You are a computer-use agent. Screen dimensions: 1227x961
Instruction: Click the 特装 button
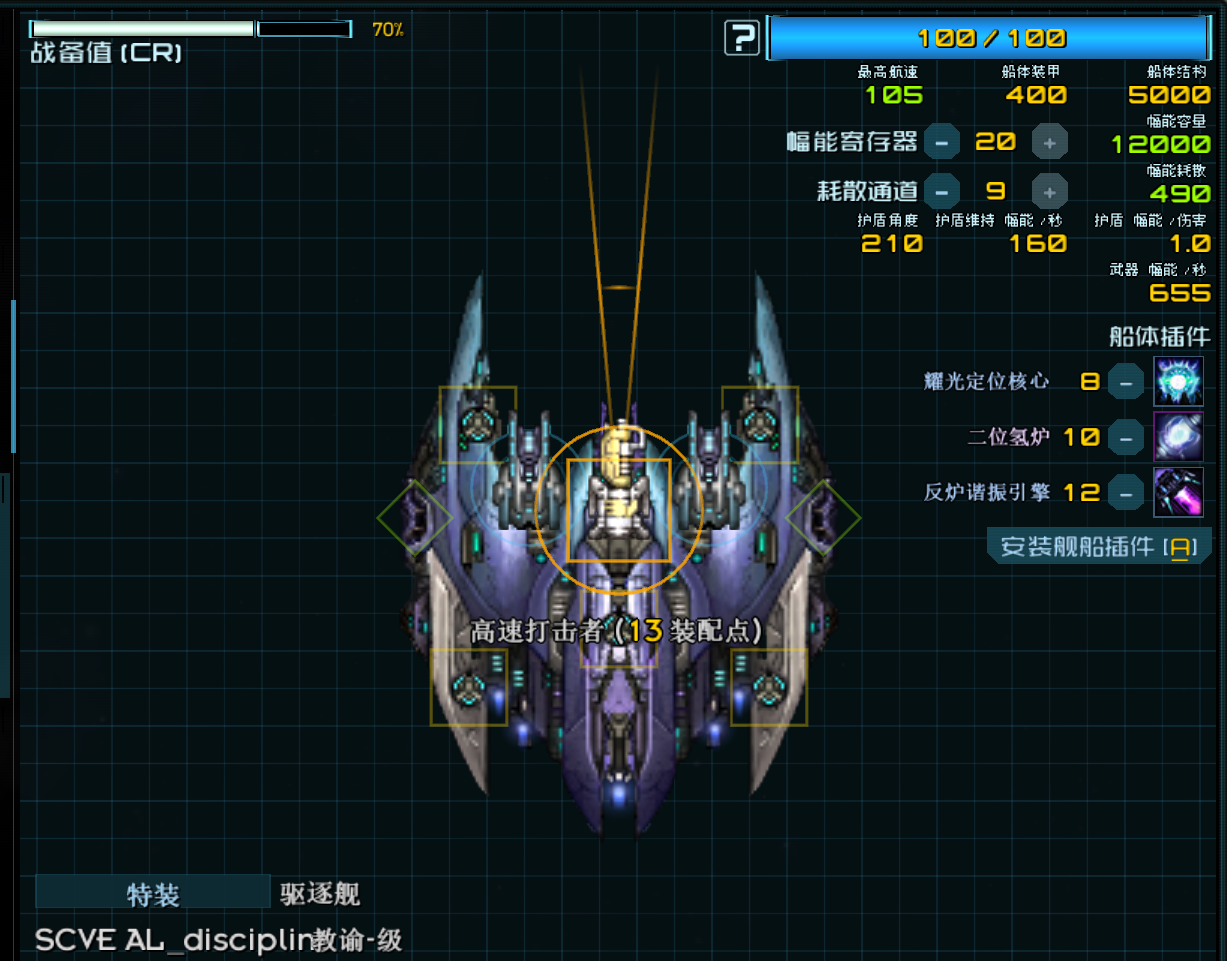153,893
